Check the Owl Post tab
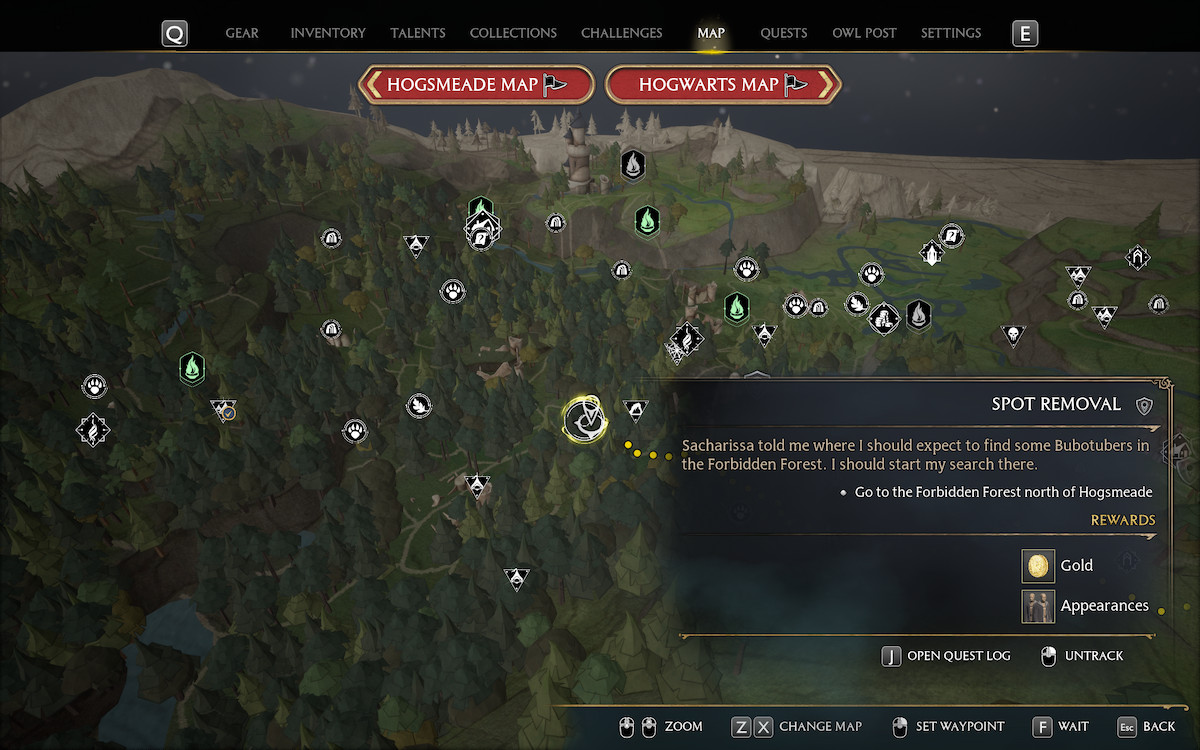 [864, 33]
